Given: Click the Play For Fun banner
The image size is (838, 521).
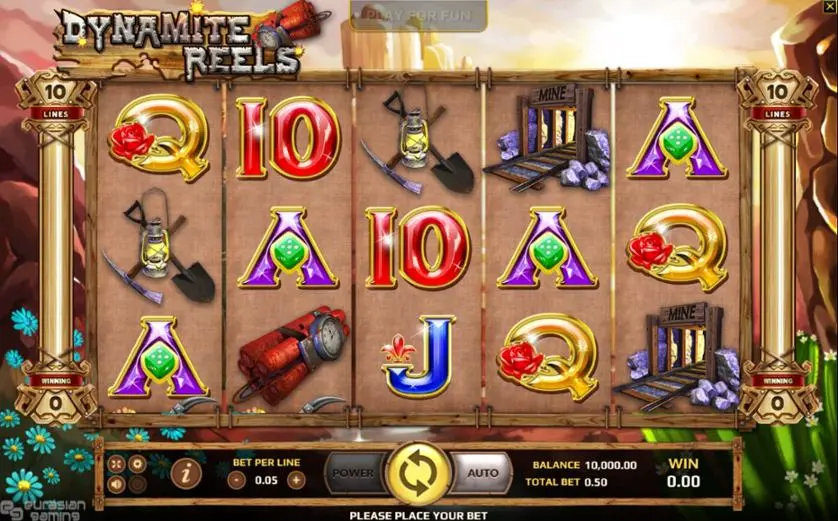Looking at the screenshot, I should coord(418,15).
